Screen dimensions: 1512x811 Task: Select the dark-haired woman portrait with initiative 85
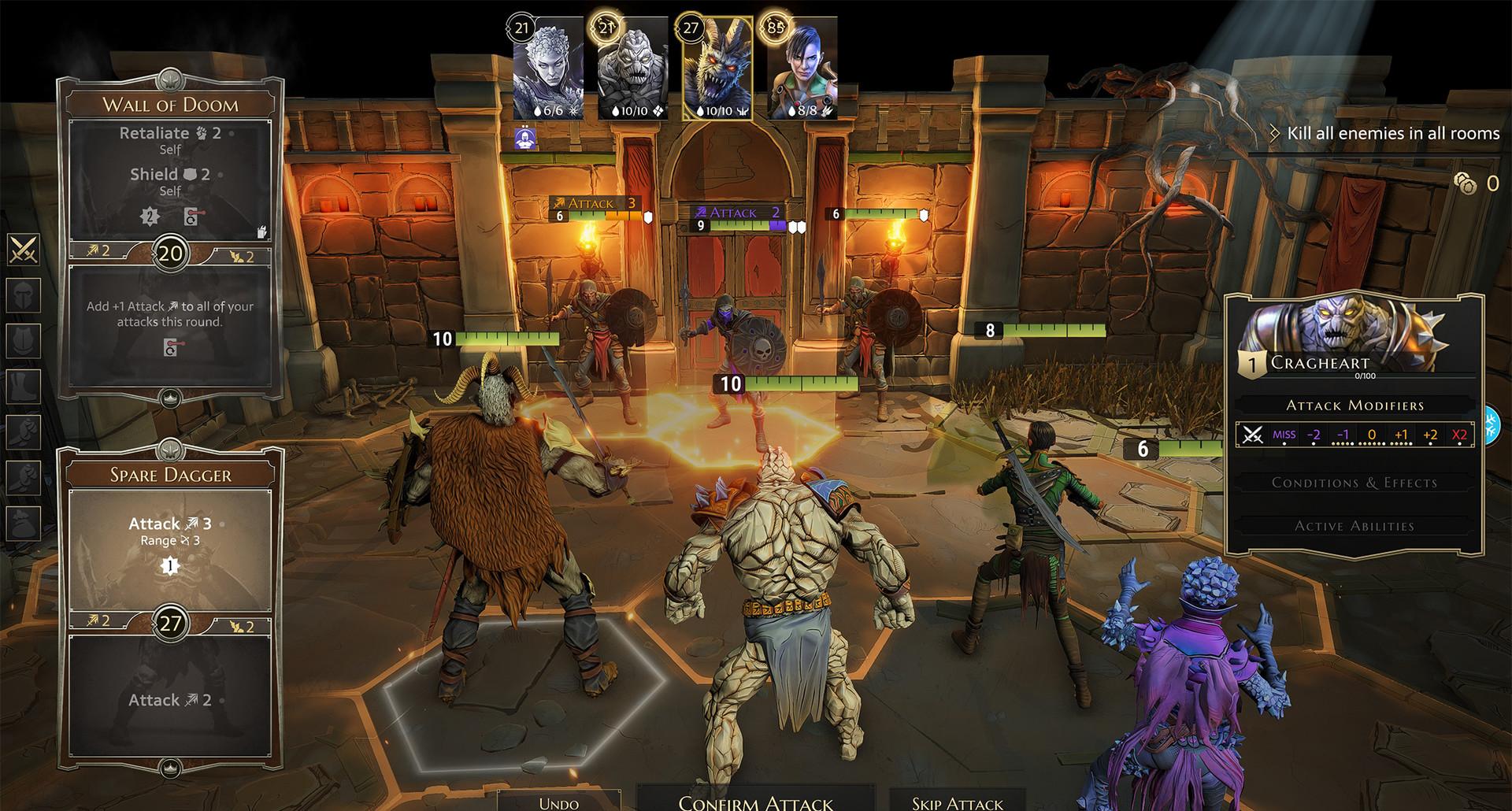point(801,69)
